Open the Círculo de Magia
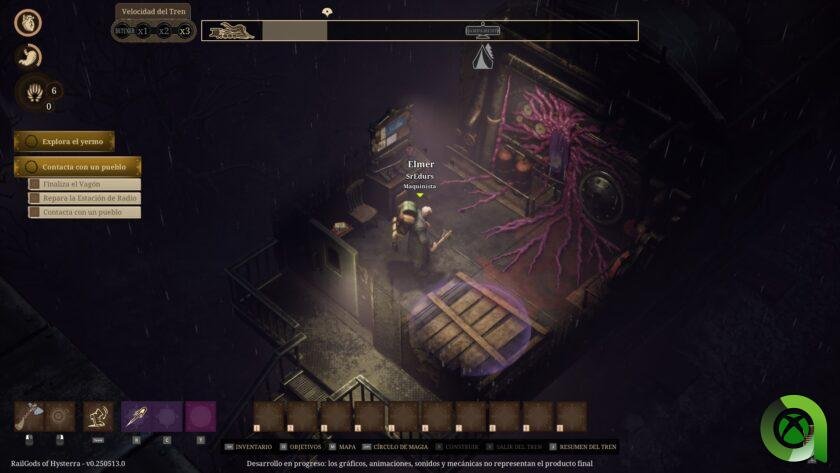Image resolution: width=840 pixels, height=473 pixels. pyautogui.click(x=400, y=446)
